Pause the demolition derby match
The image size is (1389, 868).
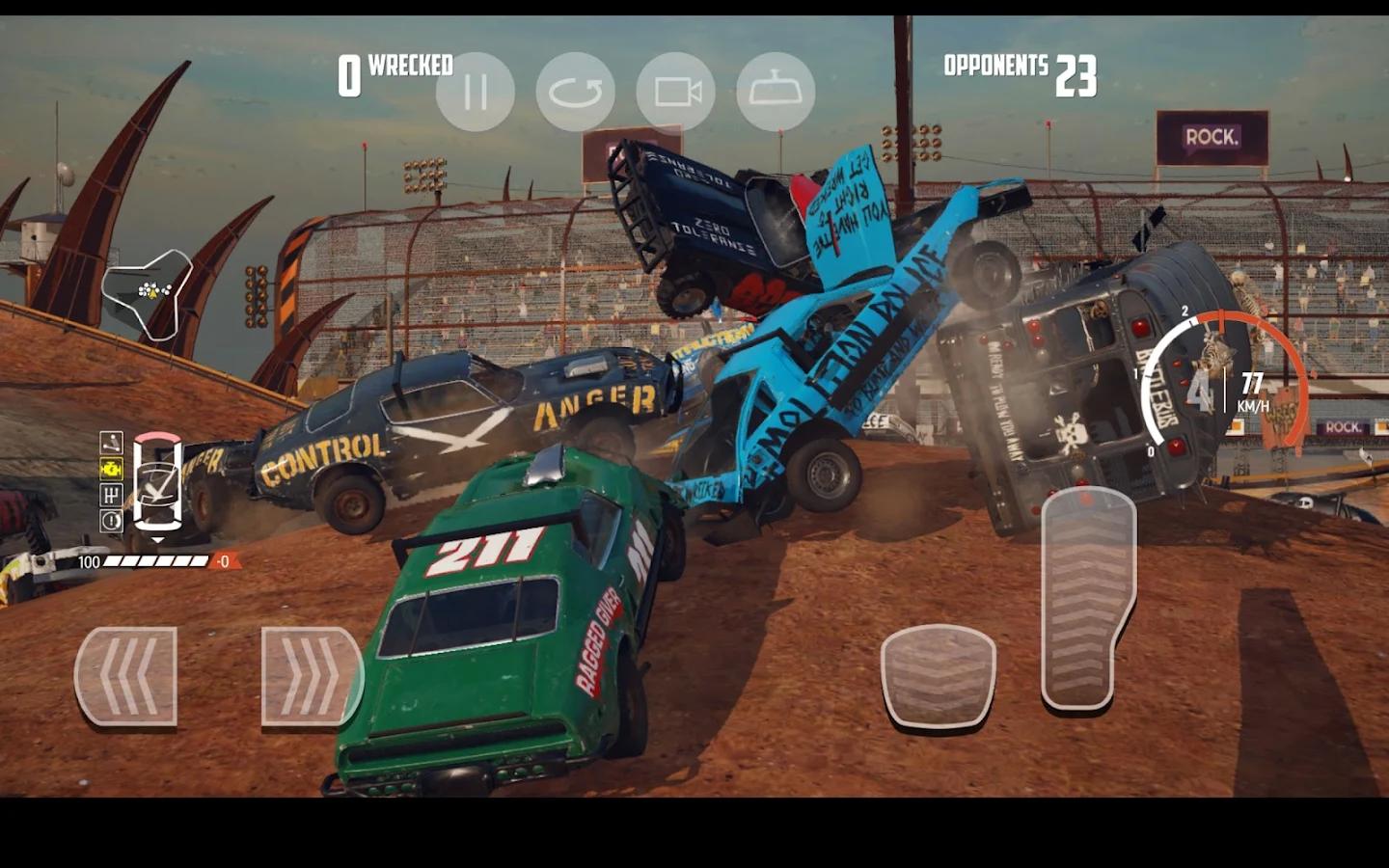[x=474, y=91]
